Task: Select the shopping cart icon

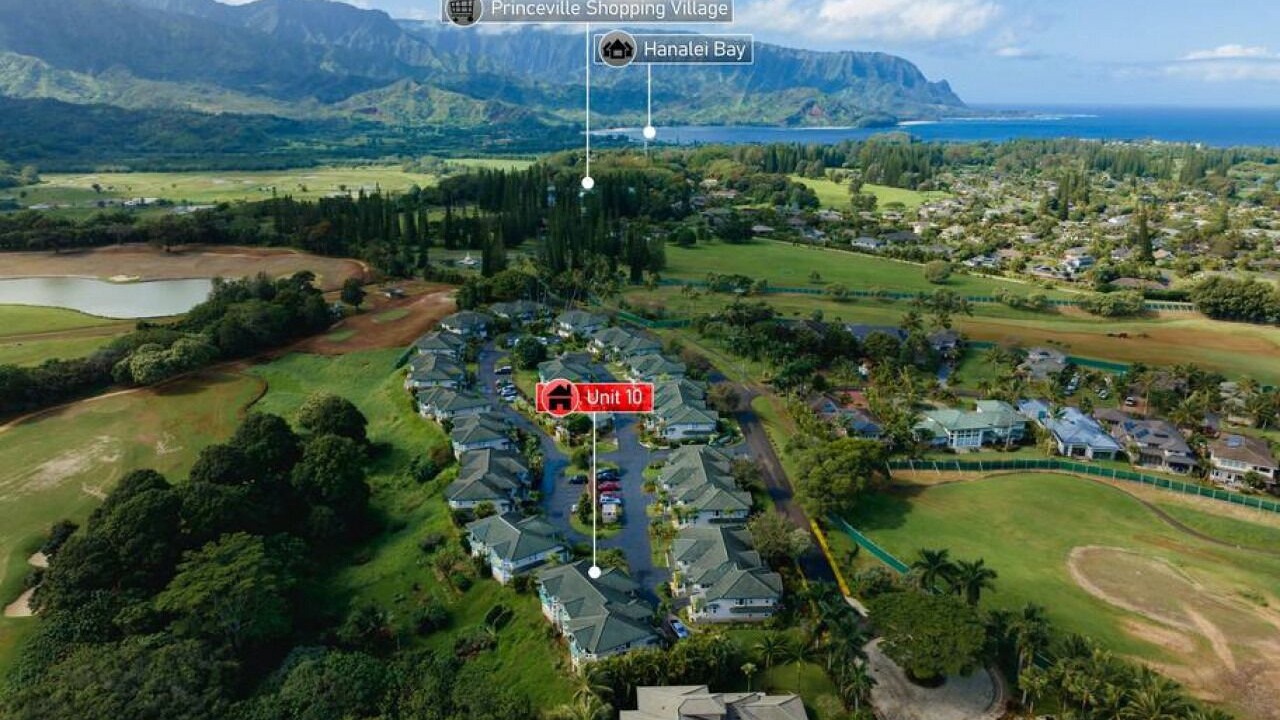Action: [462, 10]
